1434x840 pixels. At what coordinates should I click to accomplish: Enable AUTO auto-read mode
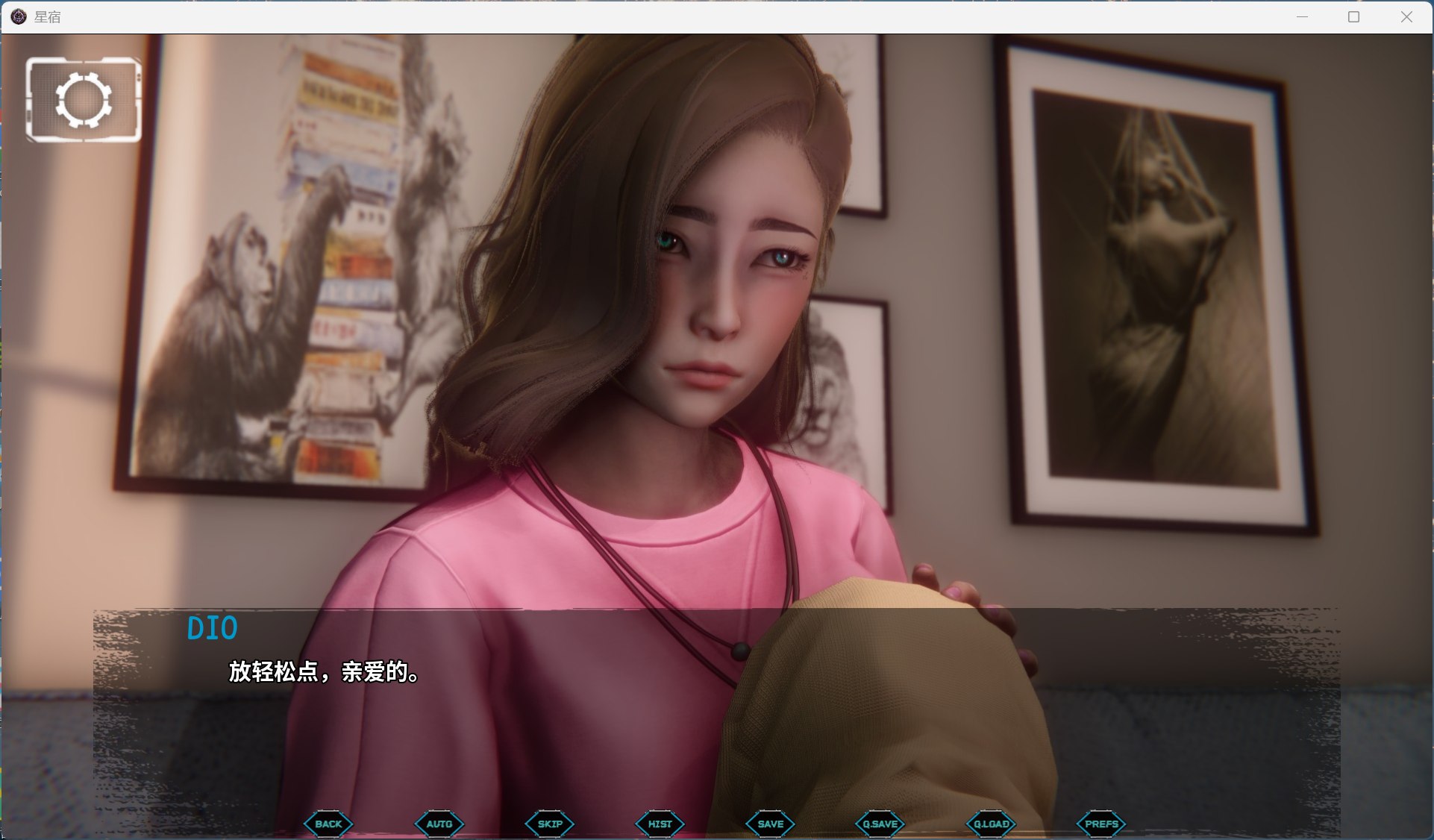click(439, 824)
